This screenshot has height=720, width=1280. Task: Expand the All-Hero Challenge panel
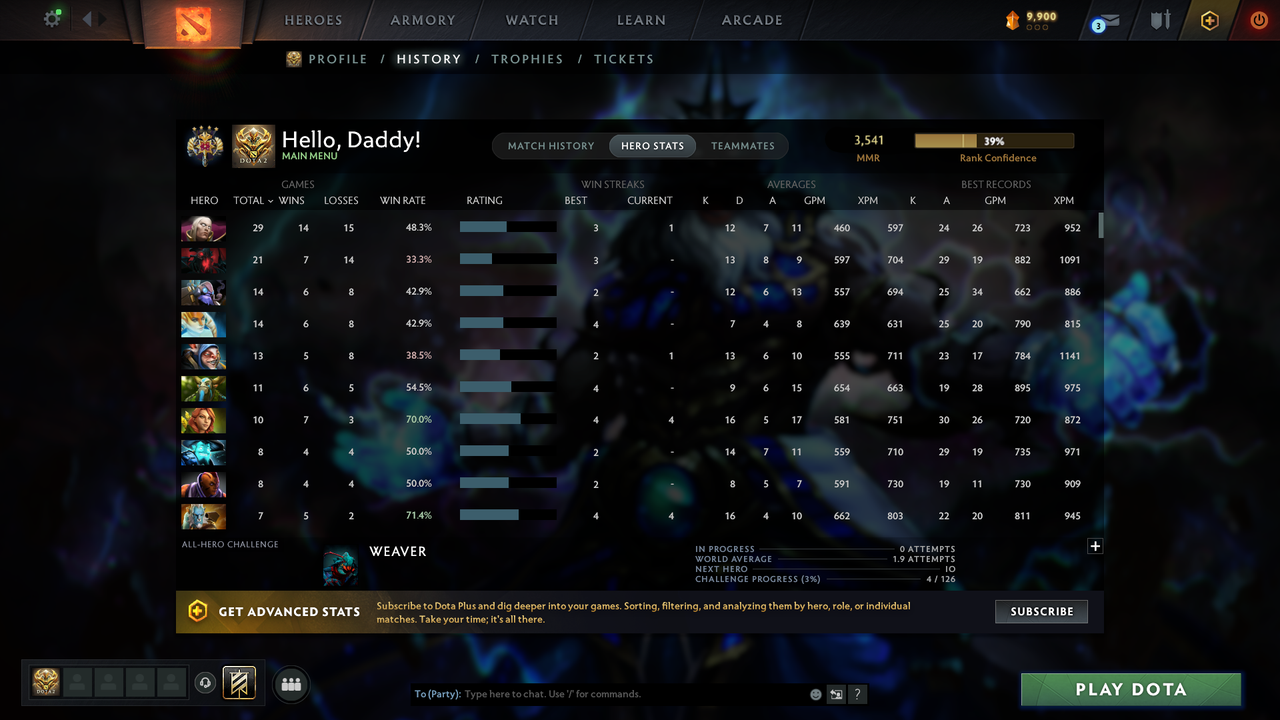(1095, 546)
